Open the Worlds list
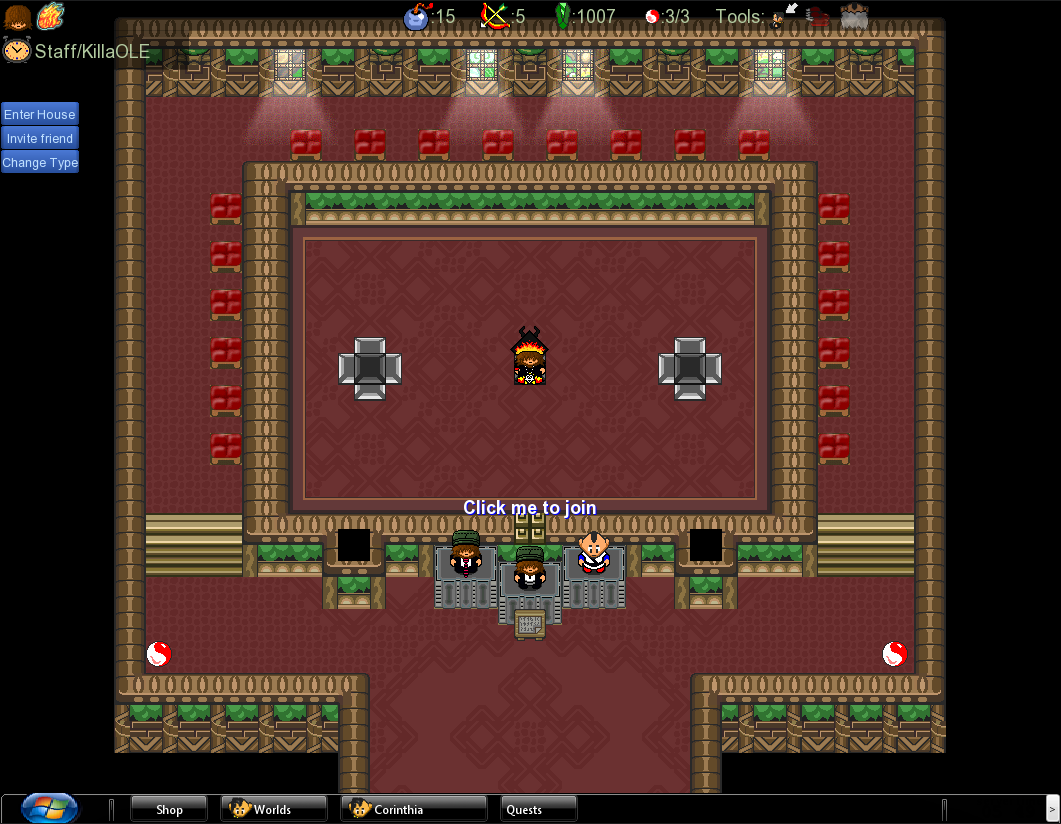This screenshot has width=1061, height=824. pyautogui.click(x=273, y=809)
